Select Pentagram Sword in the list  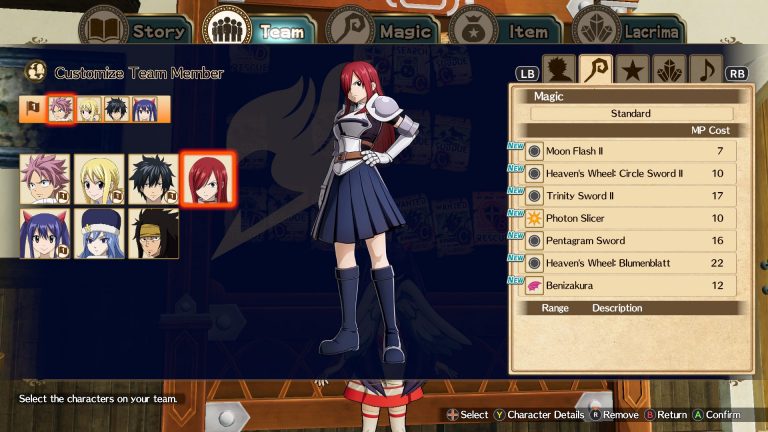(630, 241)
